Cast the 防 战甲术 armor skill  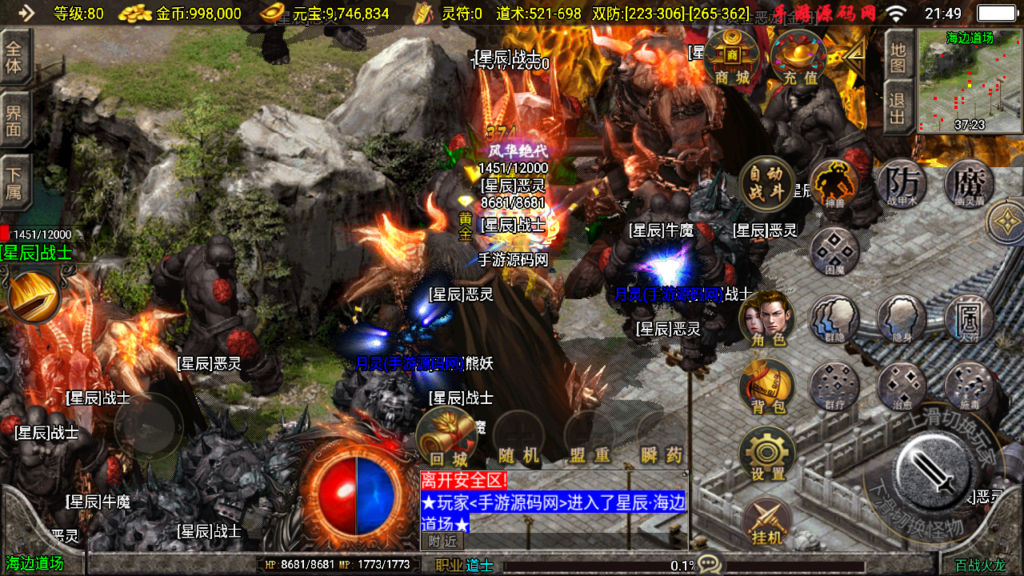click(901, 185)
